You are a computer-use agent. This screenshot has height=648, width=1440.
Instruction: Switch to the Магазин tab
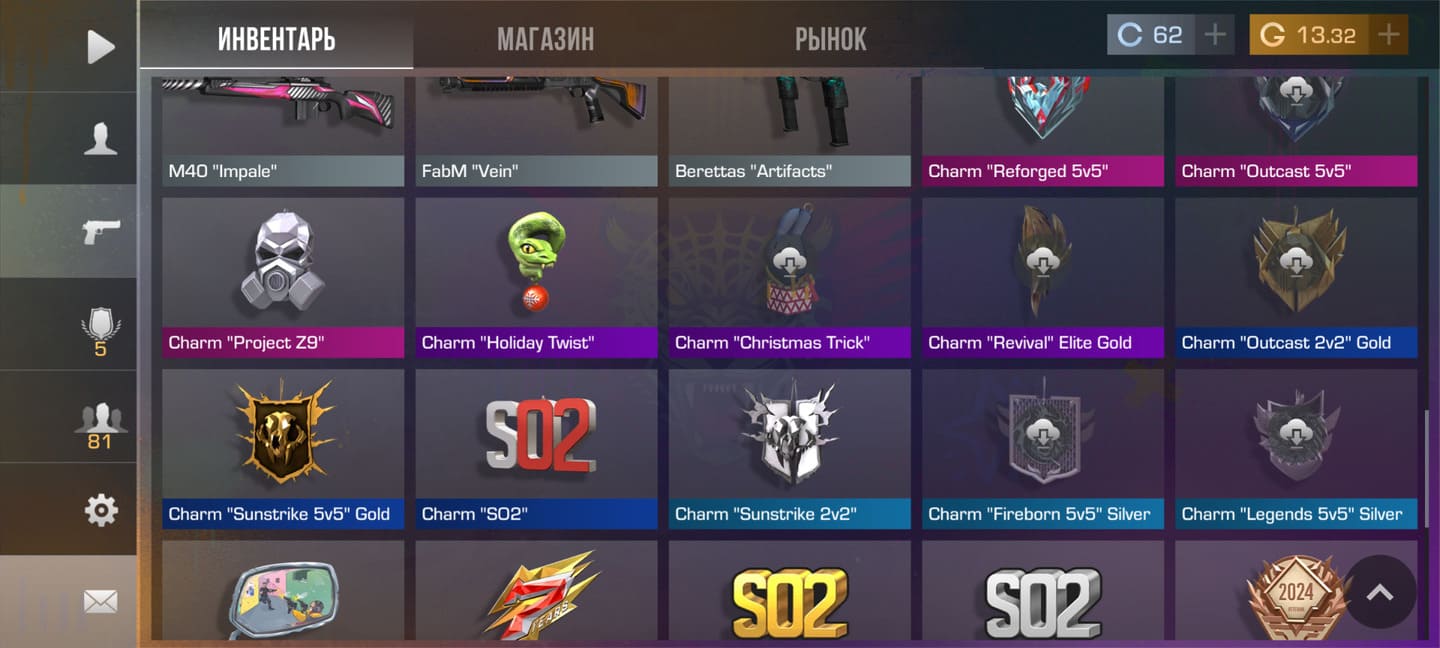coord(545,39)
